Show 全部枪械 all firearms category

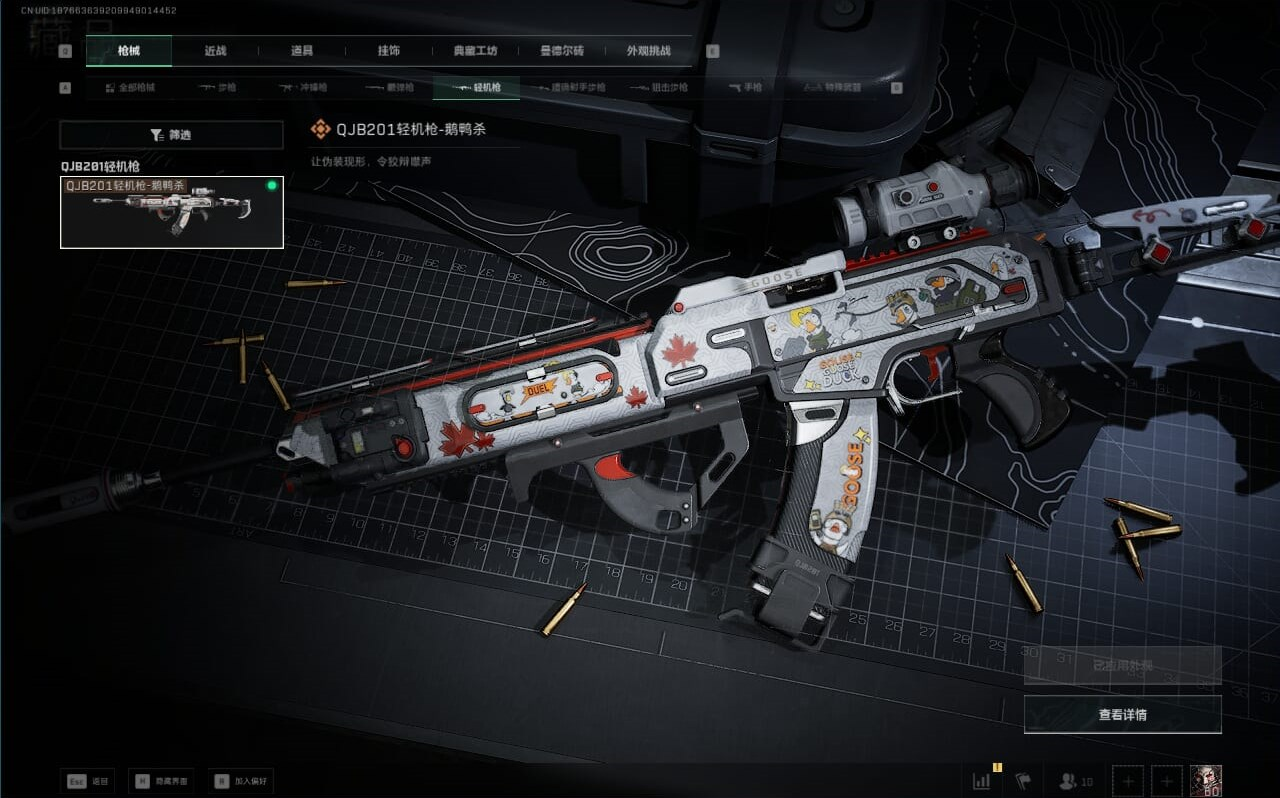pos(131,88)
